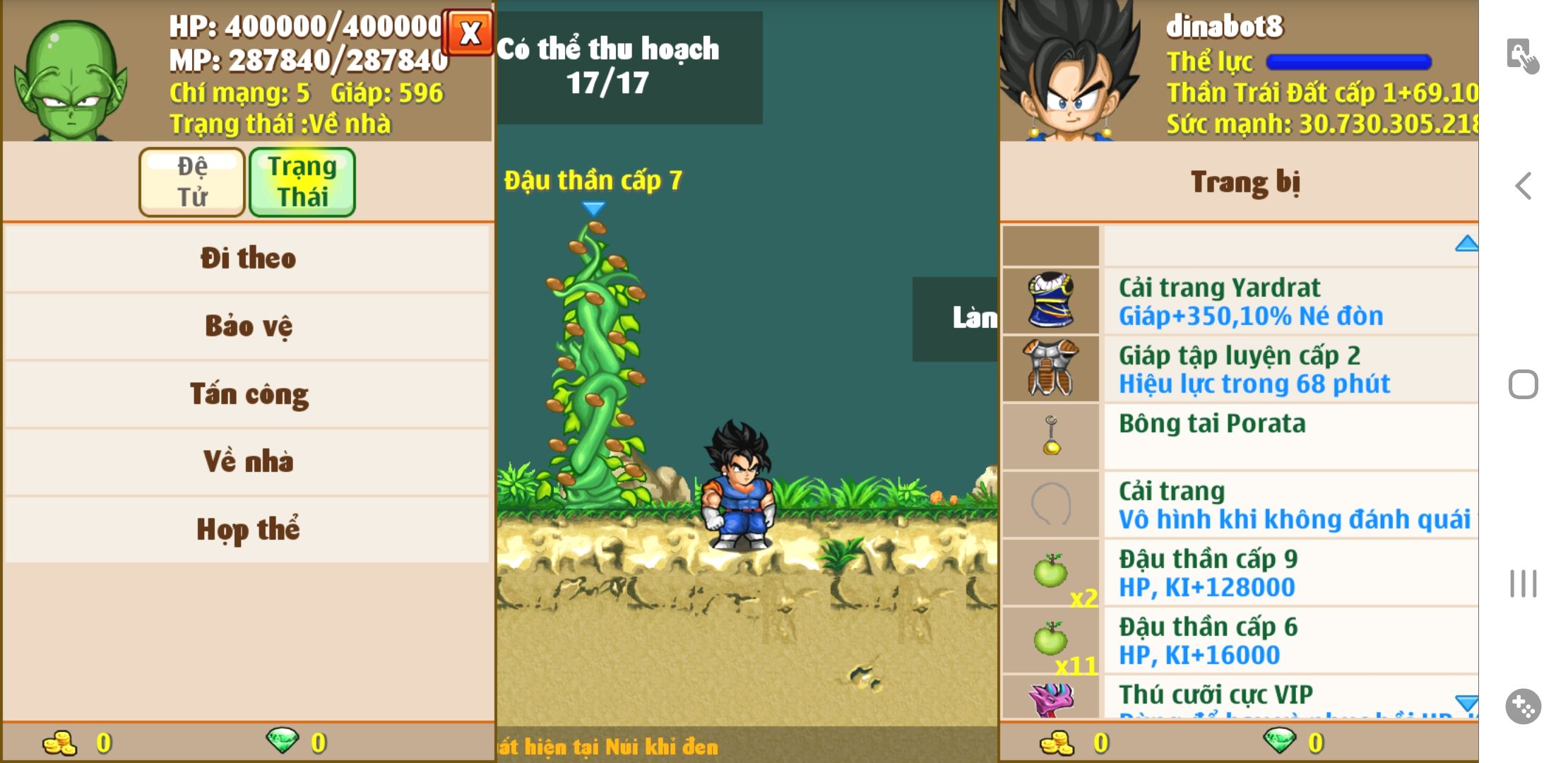Close the disciple panel with the X button
Viewport: 1568px width, 763px height.
pos(468,32)
